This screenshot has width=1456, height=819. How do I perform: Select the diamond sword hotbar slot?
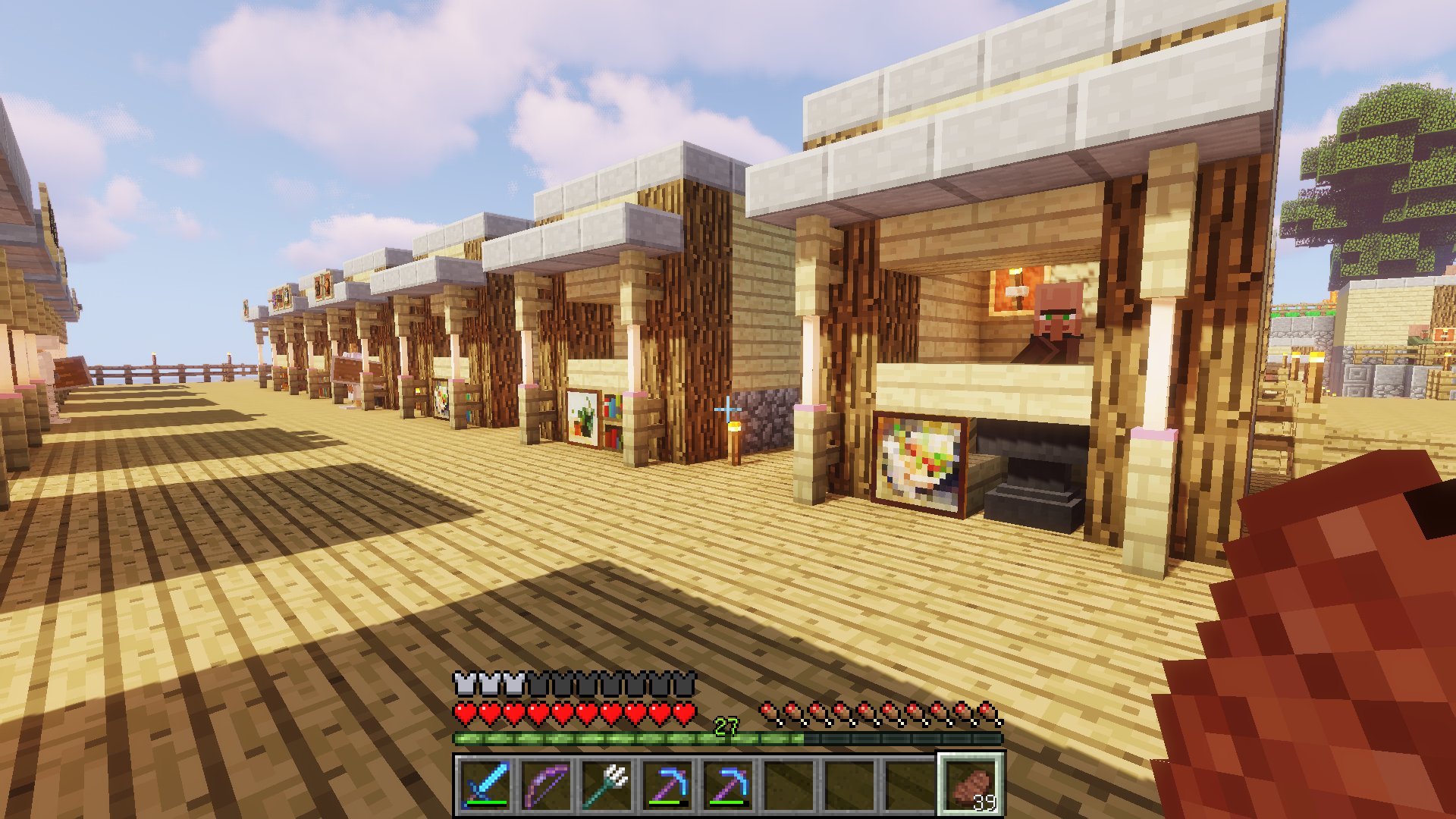coord(485,784)
